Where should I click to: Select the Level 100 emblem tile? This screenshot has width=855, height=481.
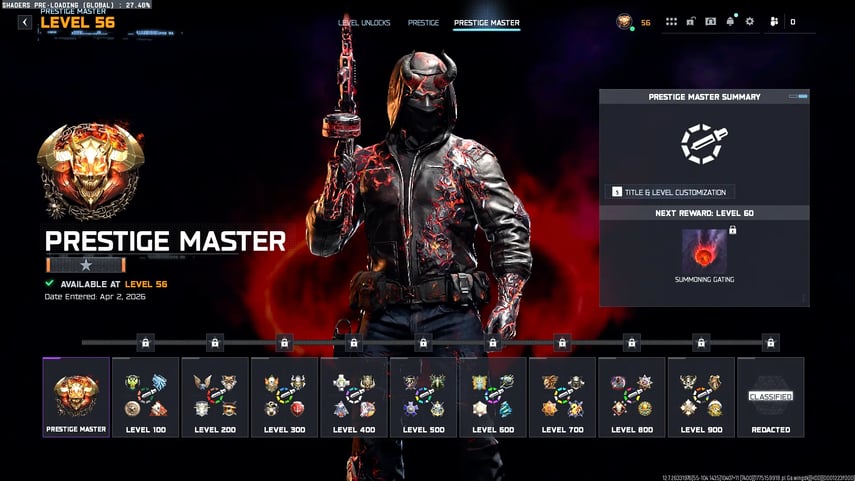pyautogui.click(x=145, y=397)
